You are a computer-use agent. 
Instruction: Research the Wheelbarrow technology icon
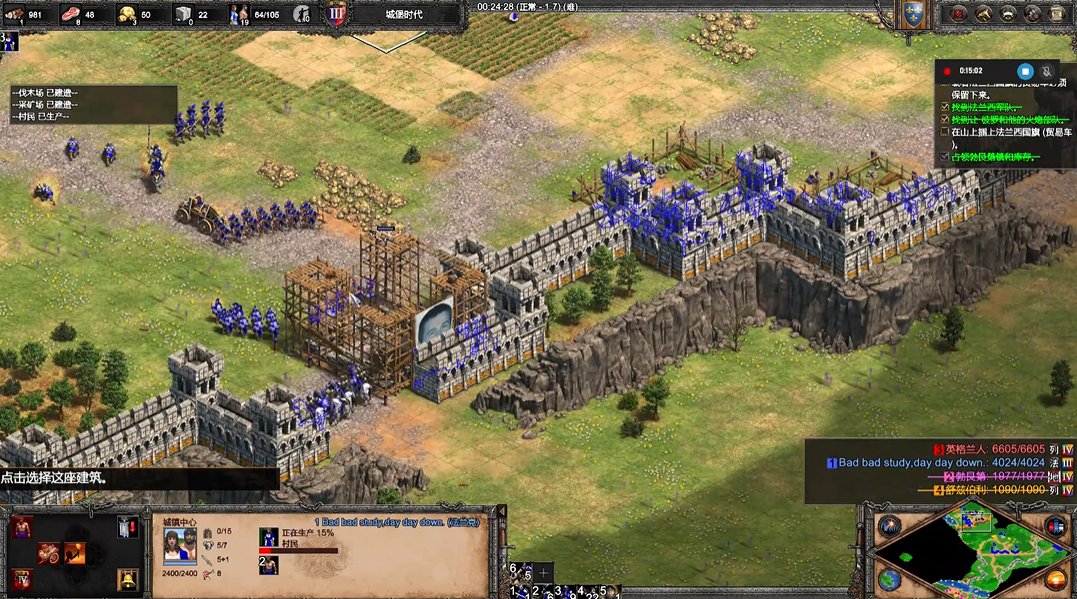click(x=49, y=553)
